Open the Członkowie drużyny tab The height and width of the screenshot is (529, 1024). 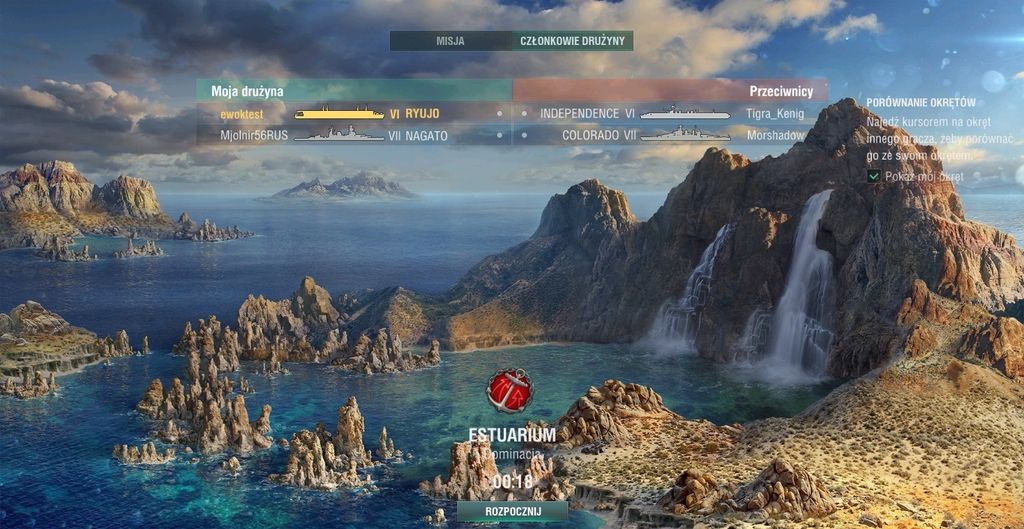[x=573, y=41]
